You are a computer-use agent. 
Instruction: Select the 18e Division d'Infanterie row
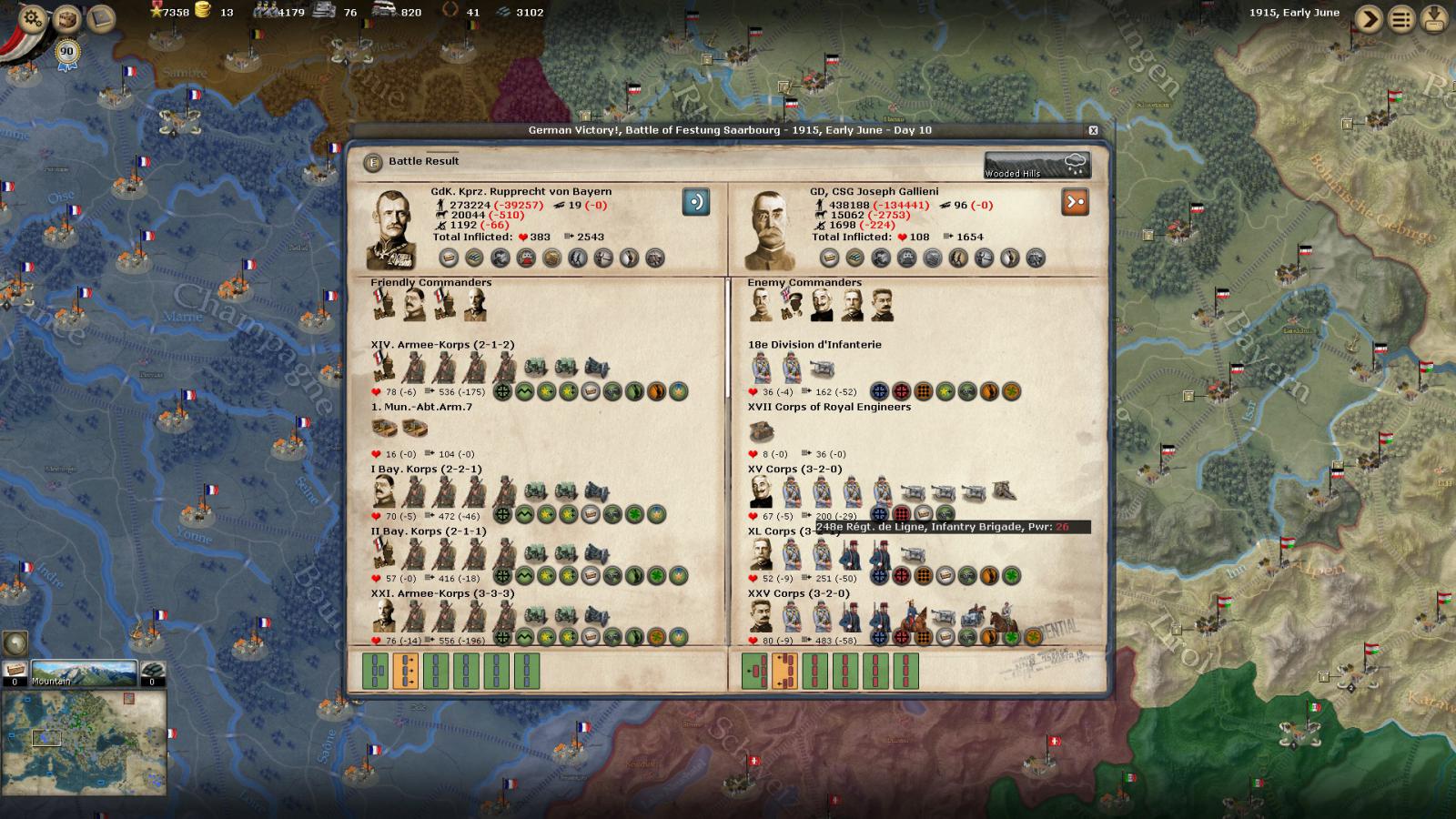pos(814,345)
